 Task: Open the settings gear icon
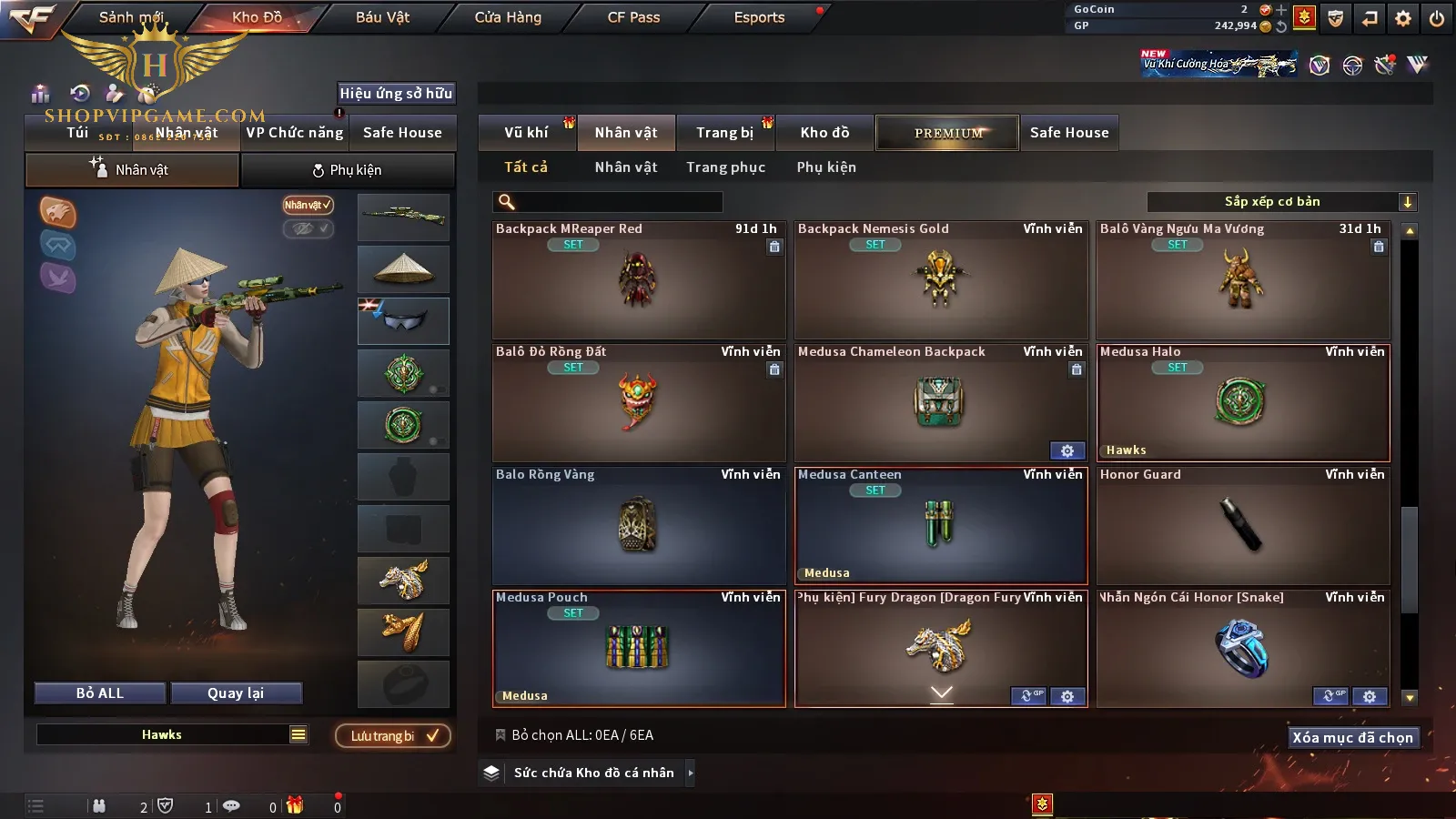click(x=1403, y=18)
